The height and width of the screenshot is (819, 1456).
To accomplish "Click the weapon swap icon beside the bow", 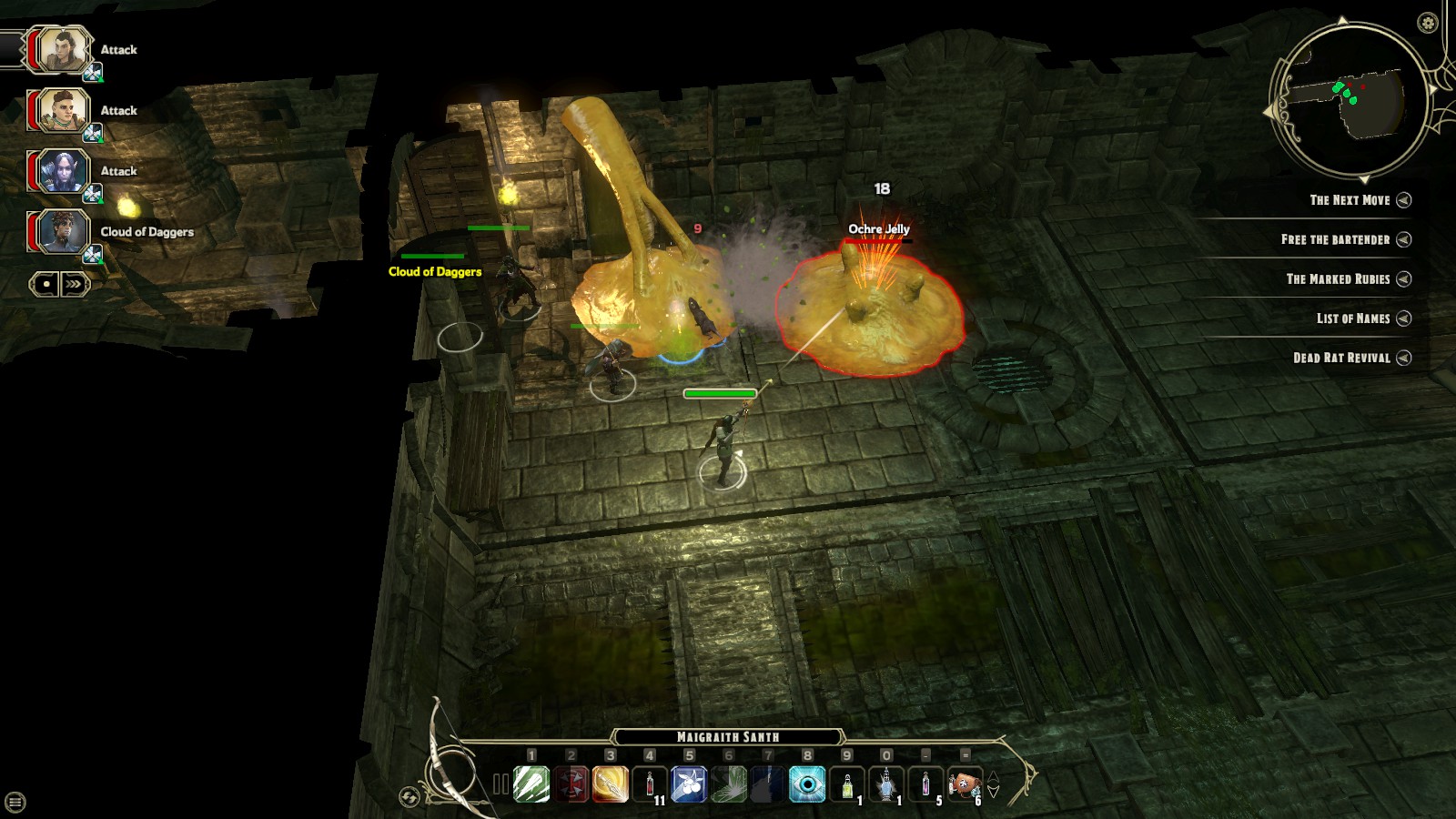I will coord(409,797).
